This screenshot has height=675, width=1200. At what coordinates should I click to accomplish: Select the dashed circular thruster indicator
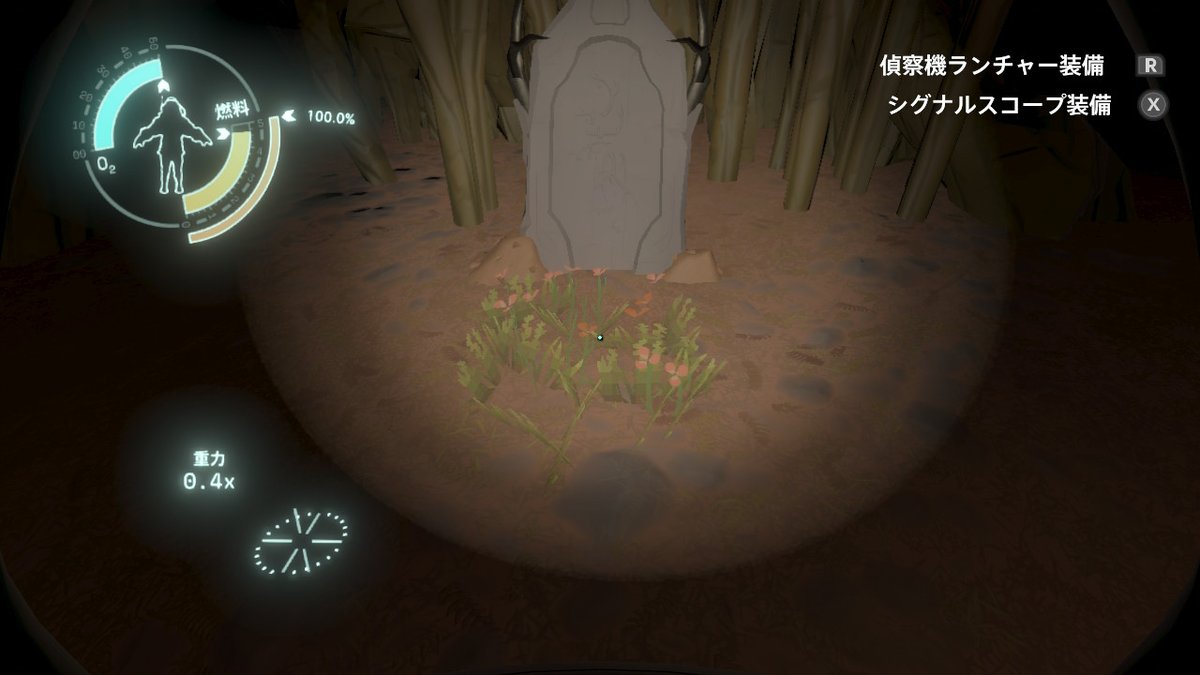click(x=301, y=541)
